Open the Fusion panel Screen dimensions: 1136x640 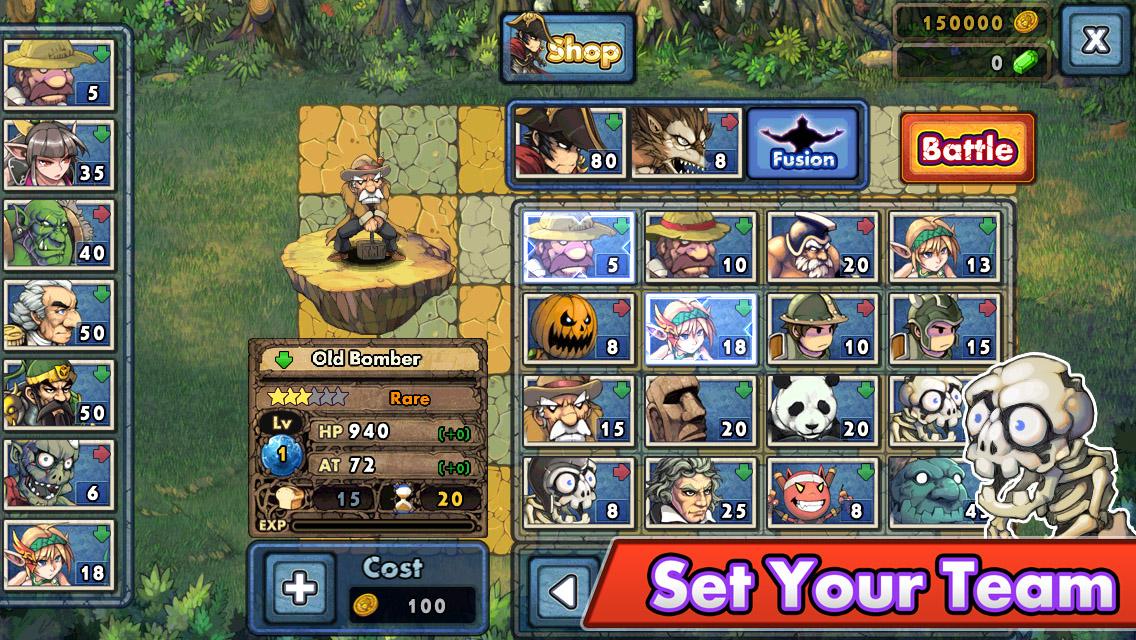pos(803,143)
